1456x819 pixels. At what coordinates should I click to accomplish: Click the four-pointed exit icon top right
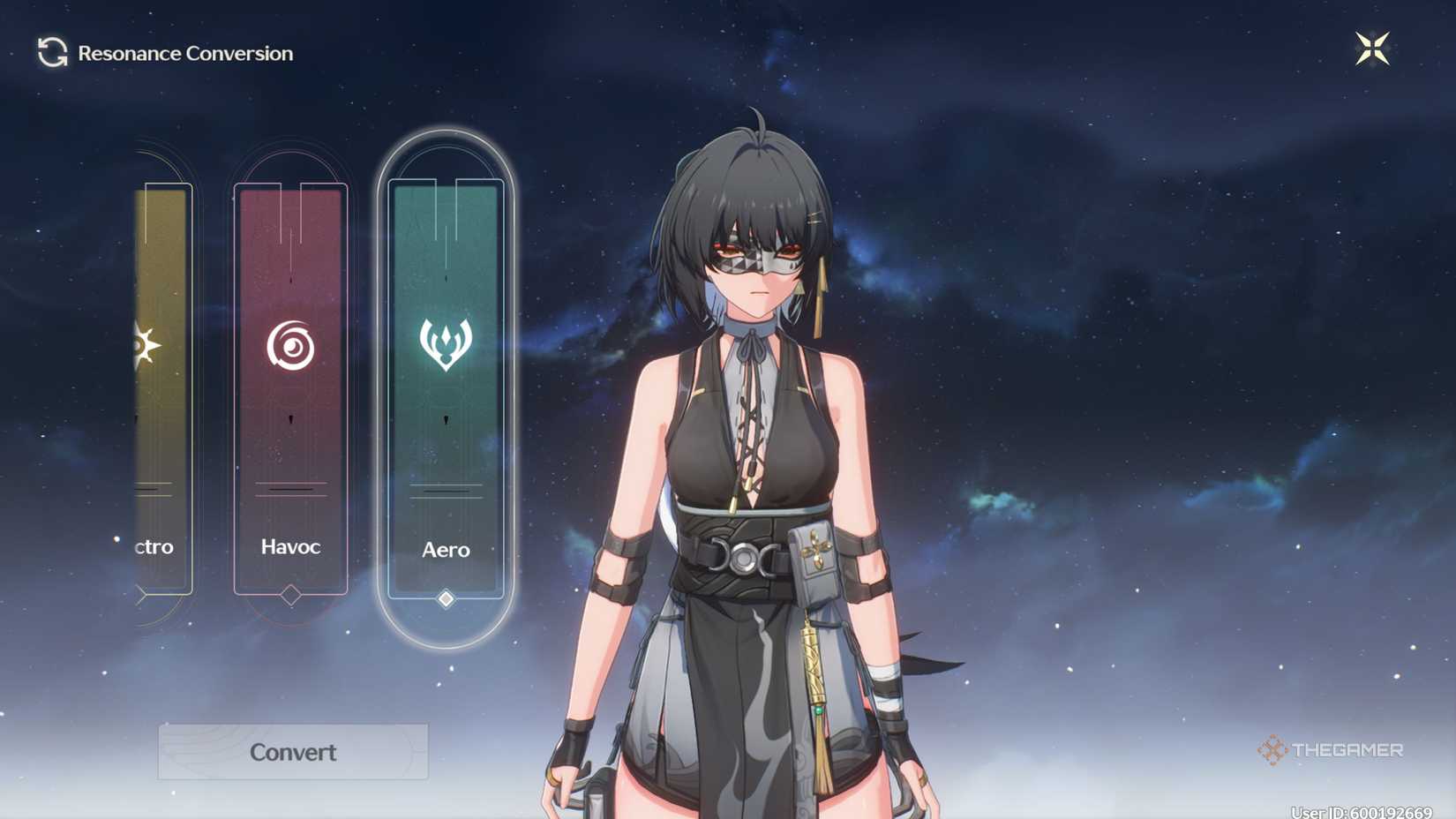pyautogui.click(x=1374, y=49)
